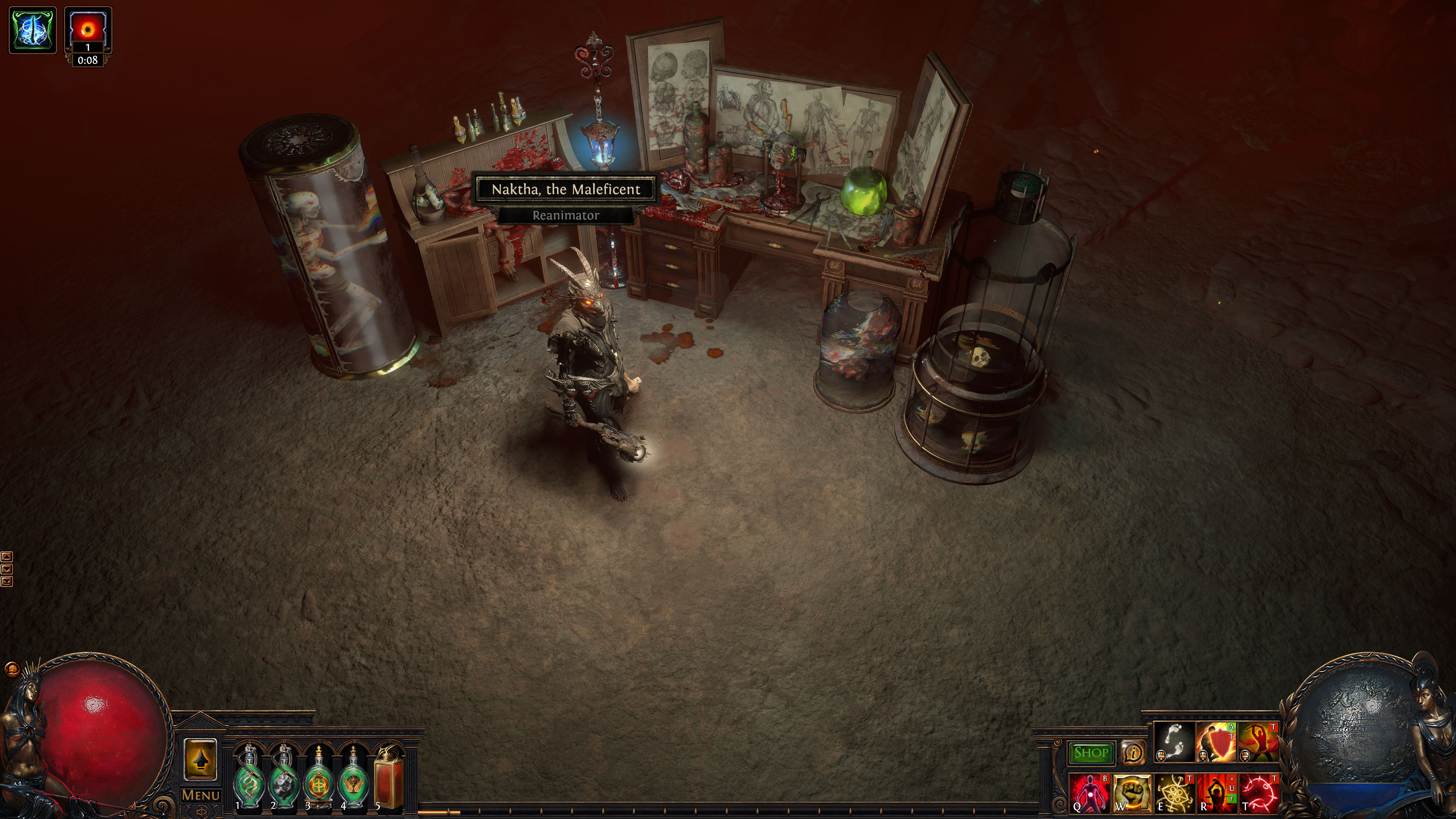Open the passive skill point arrow notification
This screenshot has height=819, width=1456.
pos(201,760)
